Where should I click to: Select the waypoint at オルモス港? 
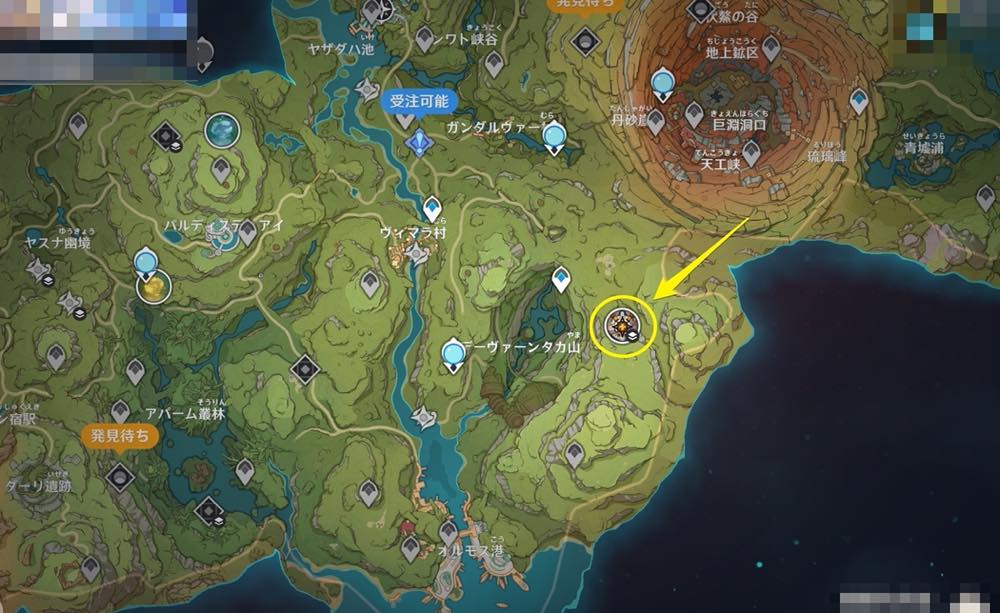coord(448,532)
